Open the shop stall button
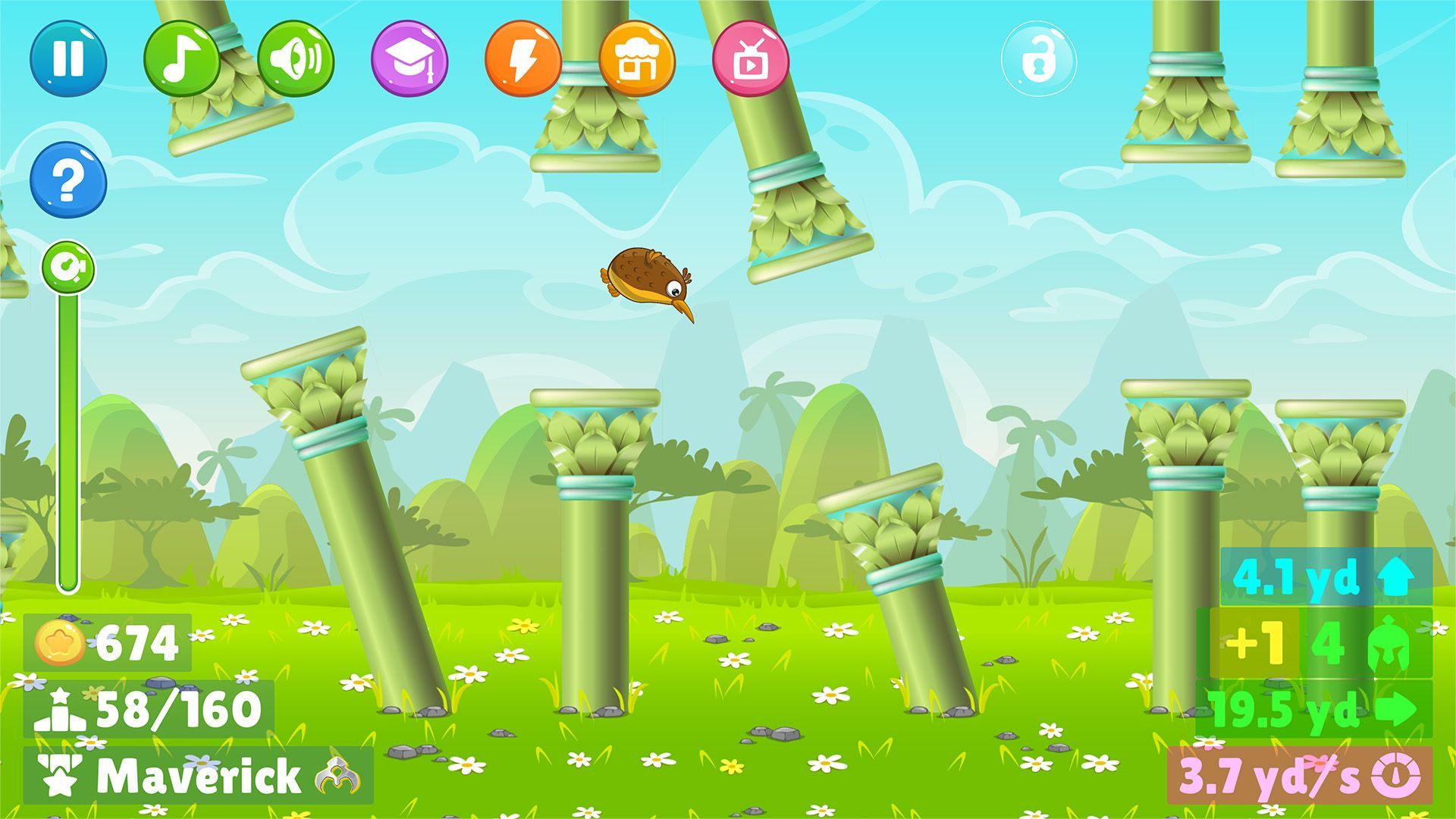 tap(637, 59)
